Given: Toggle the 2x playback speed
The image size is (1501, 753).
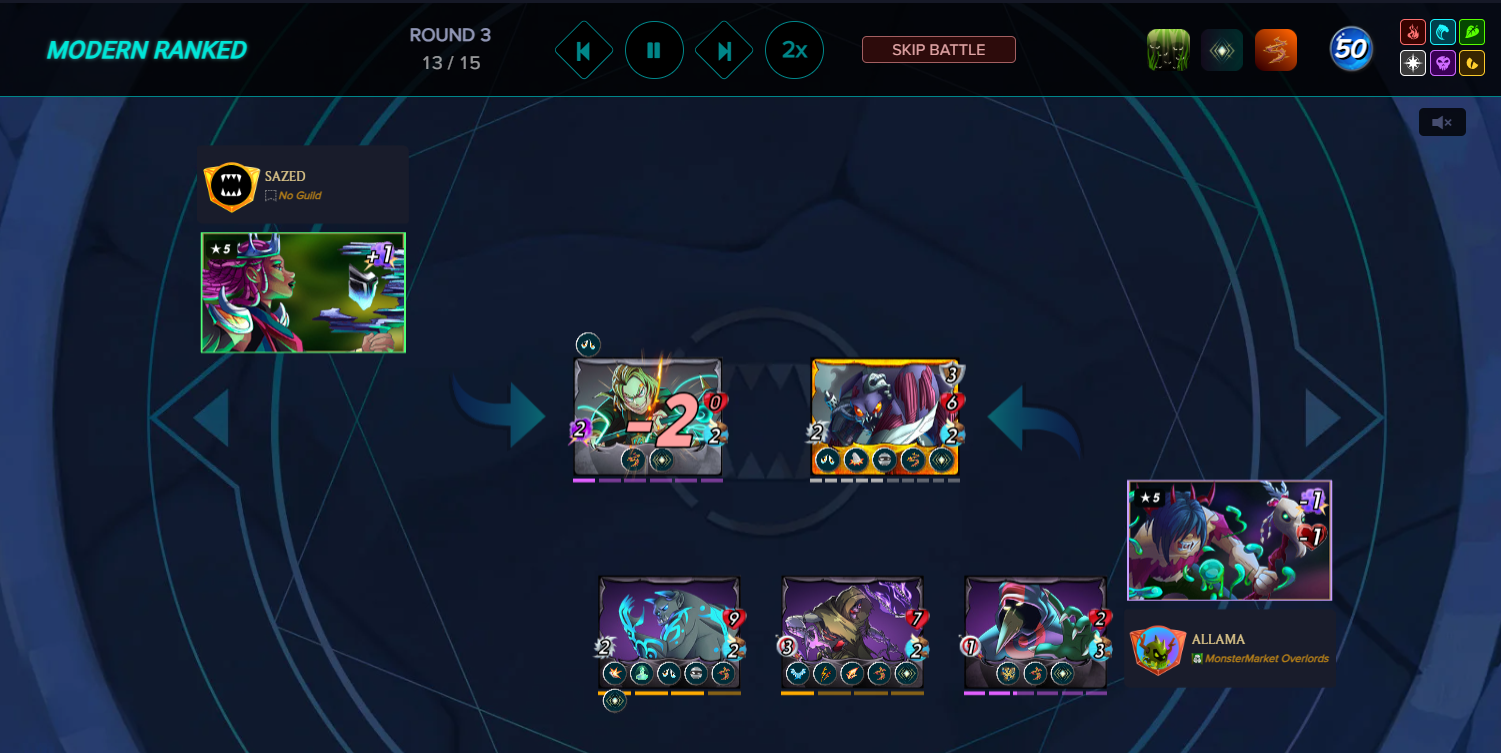Looking at the screenshot, I should tap(794, 50).
